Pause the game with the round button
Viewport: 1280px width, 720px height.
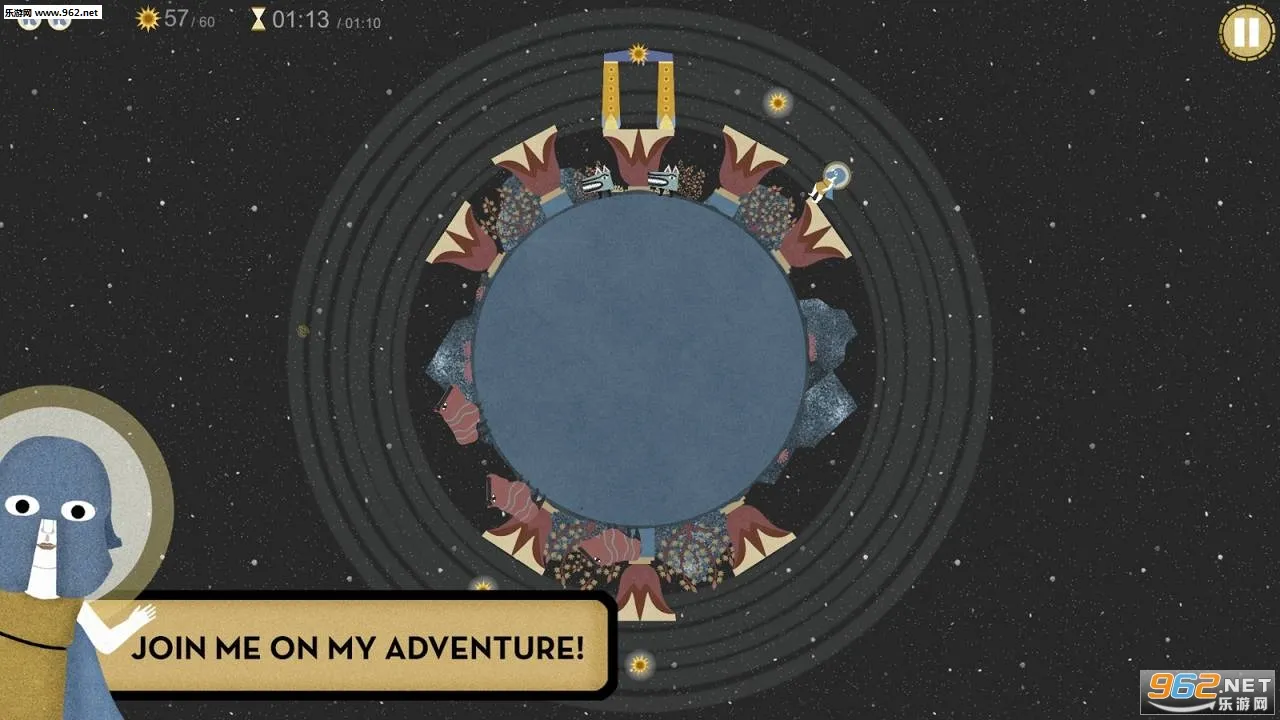point(1246,32)
